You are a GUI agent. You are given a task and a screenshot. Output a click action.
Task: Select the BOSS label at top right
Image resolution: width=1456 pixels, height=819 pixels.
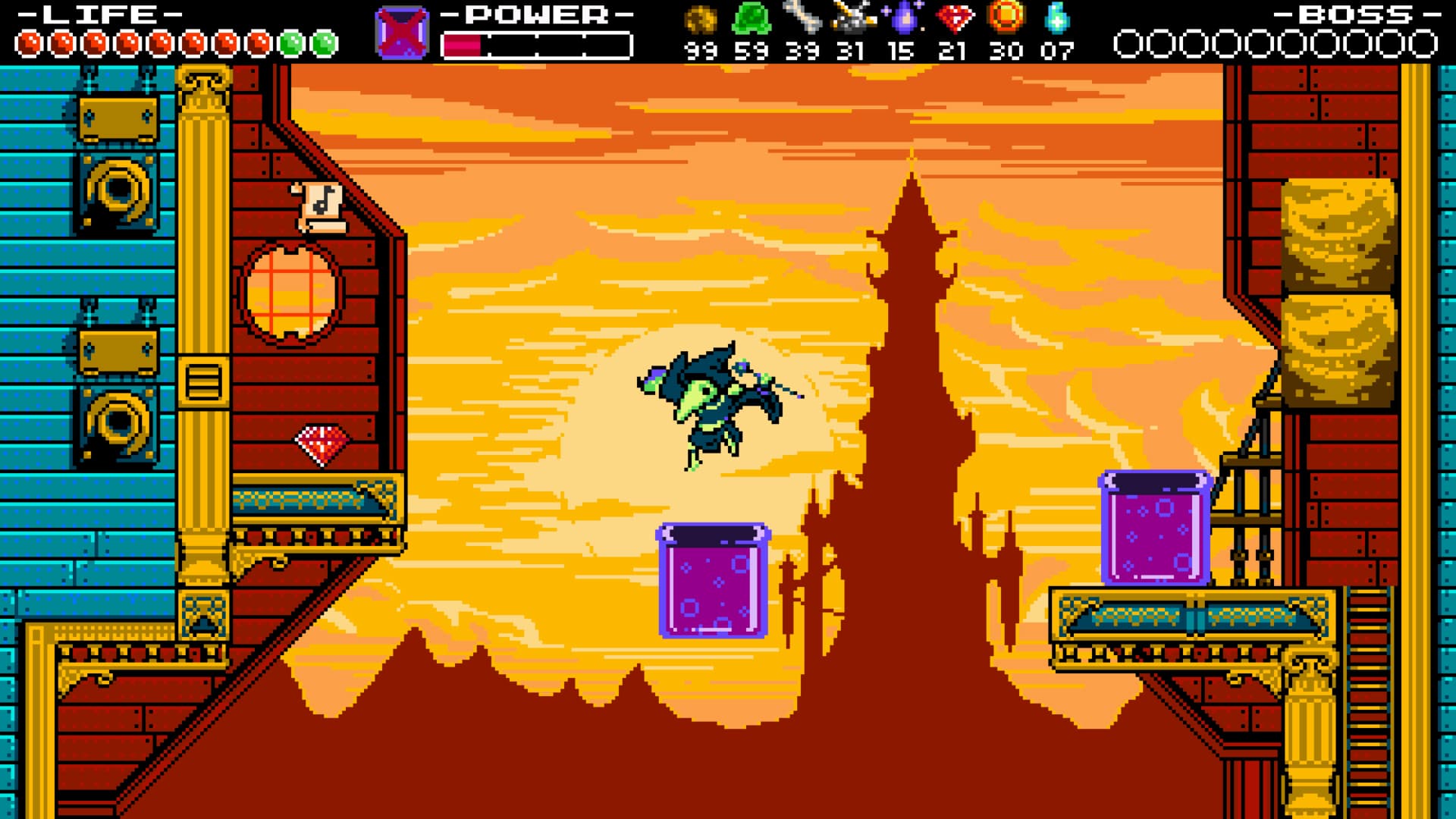[x=1352, y=14]
